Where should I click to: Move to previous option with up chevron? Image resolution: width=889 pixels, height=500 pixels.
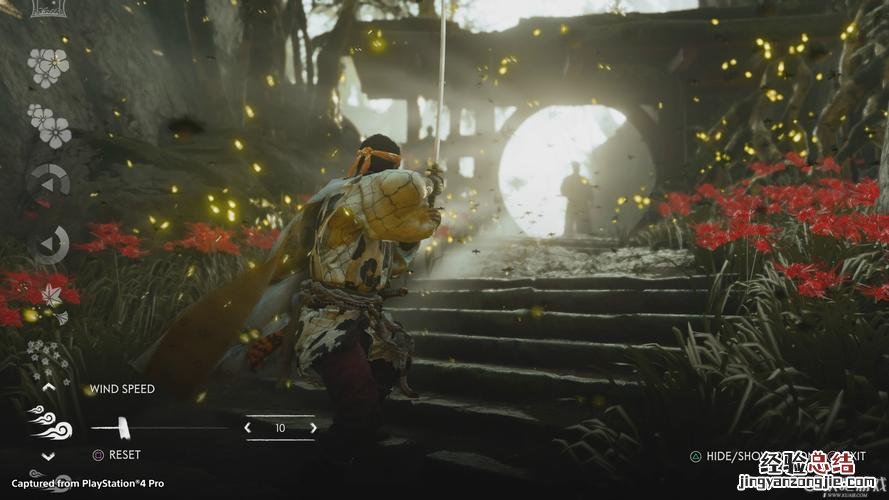point(48,387)
